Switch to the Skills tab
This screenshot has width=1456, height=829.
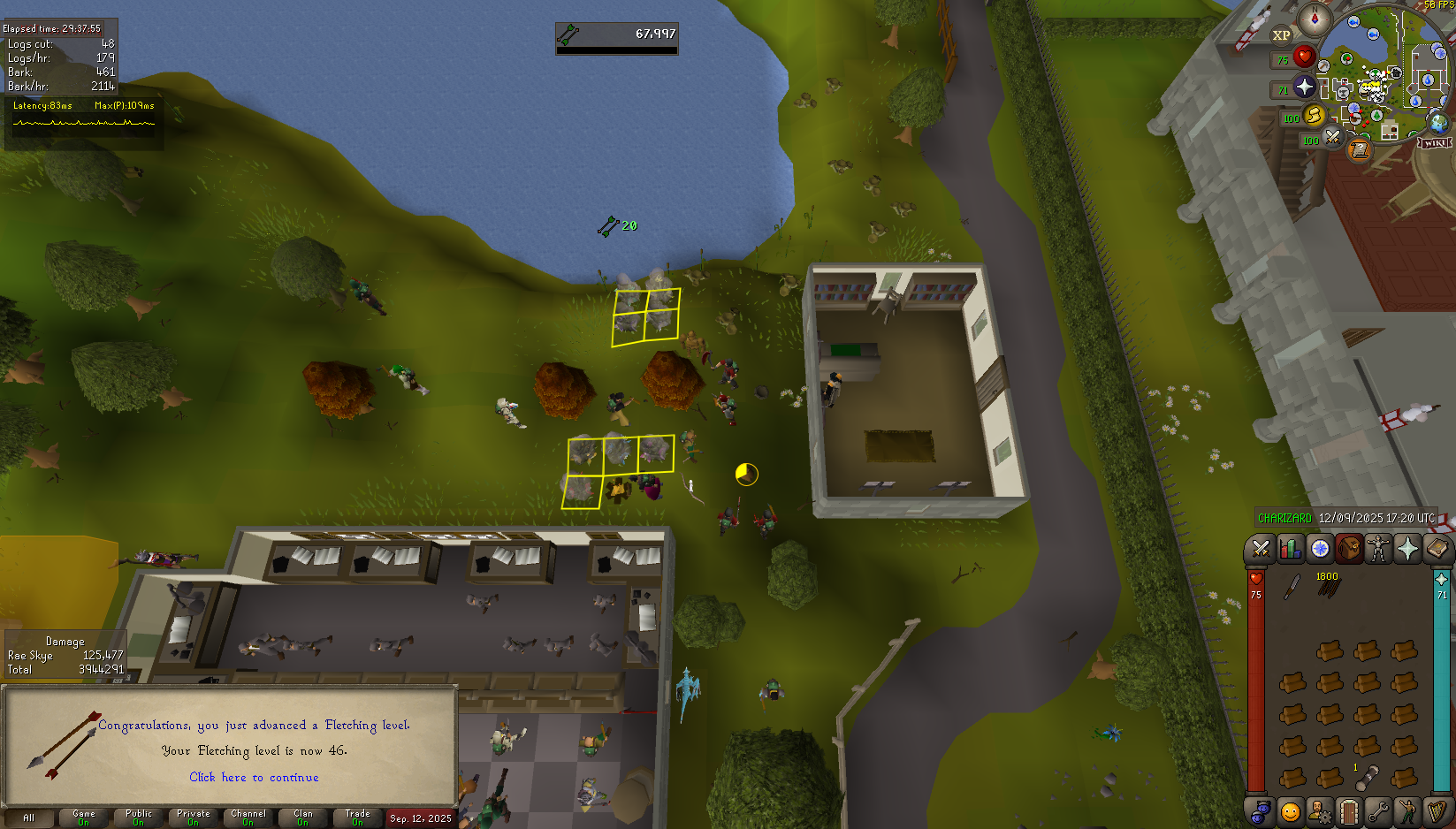tap(1291, 549)
